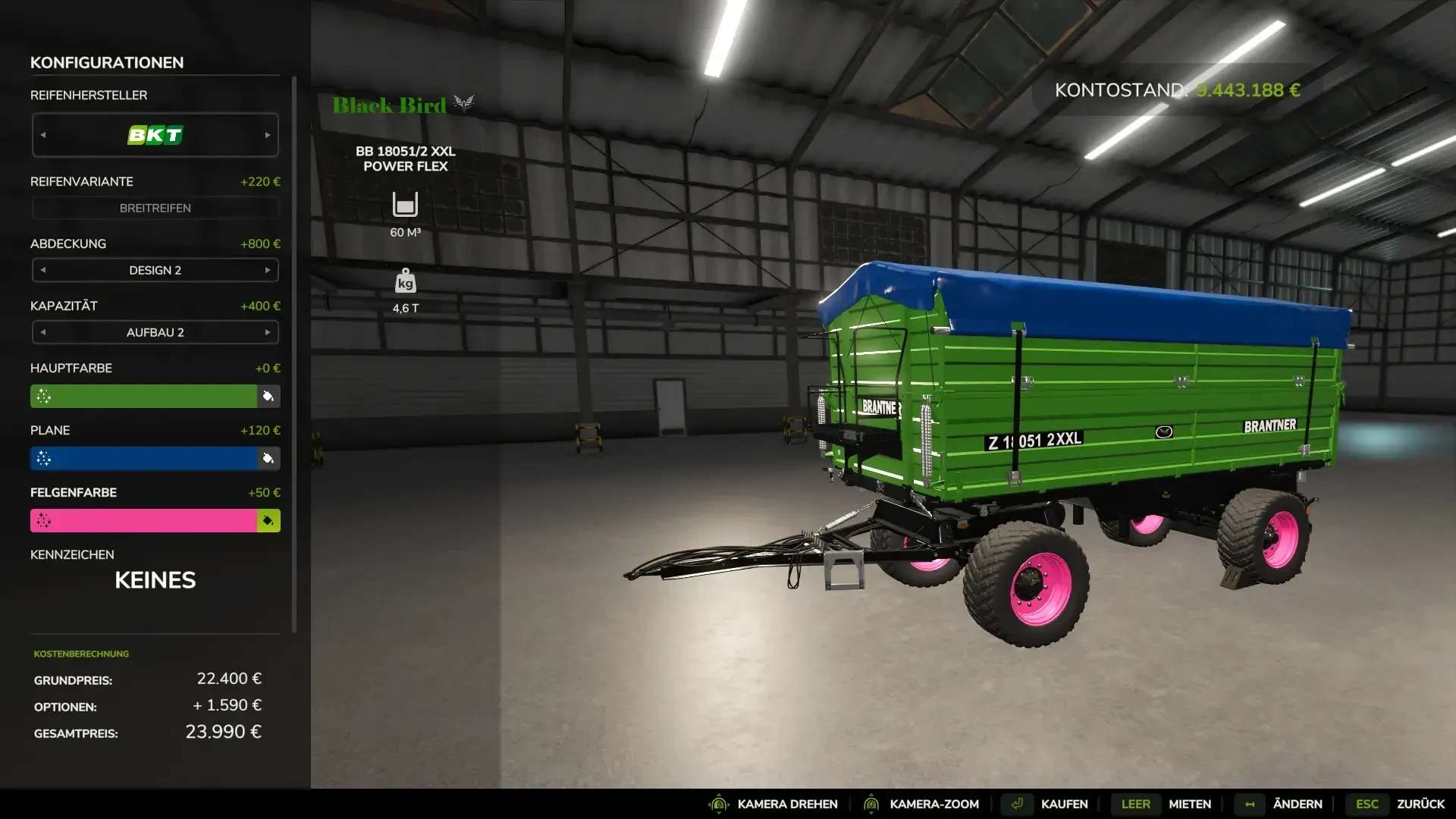Choose previous Kapazität option before Aufbau 2
The width and height of the screenshot is (1456, 819).
pos(43,332)
